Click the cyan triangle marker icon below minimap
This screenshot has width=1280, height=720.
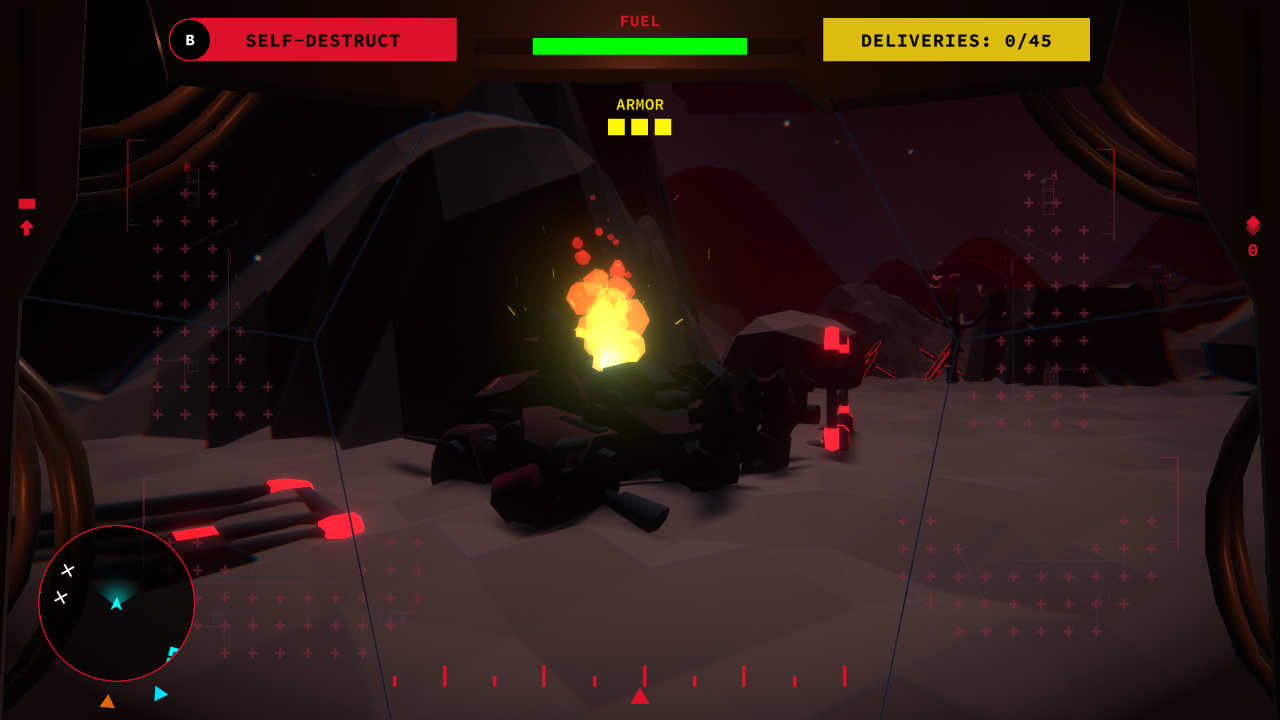point(158,693)
